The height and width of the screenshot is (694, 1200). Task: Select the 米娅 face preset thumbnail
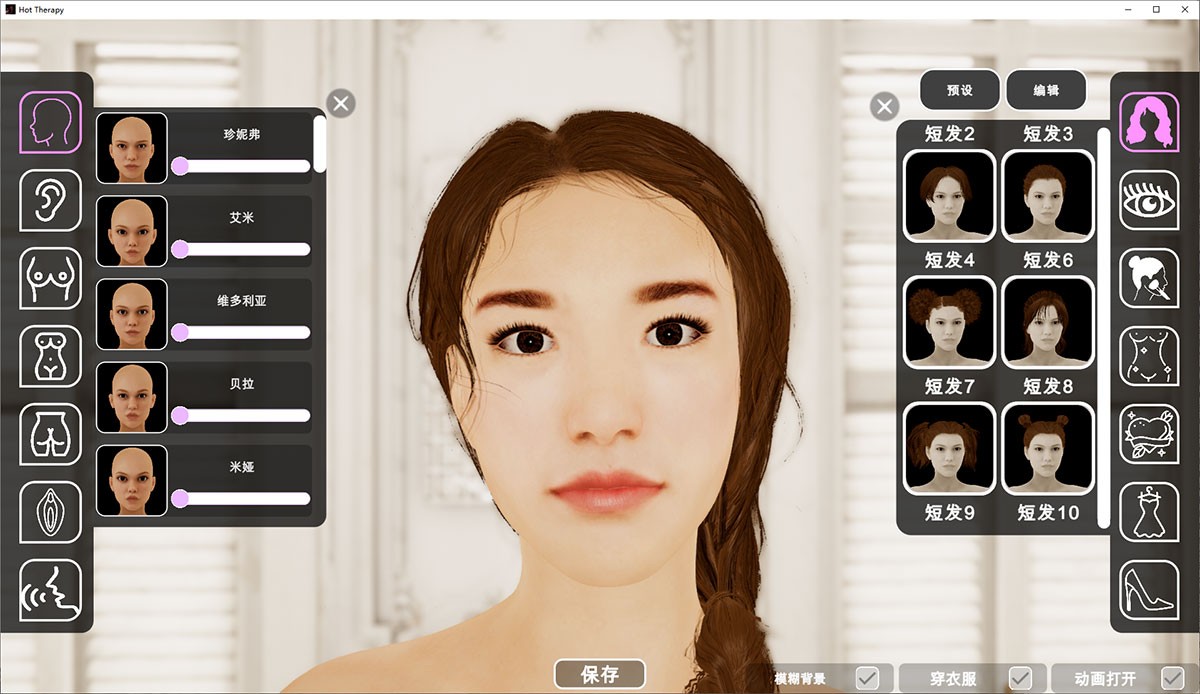[x=131, y=481]
